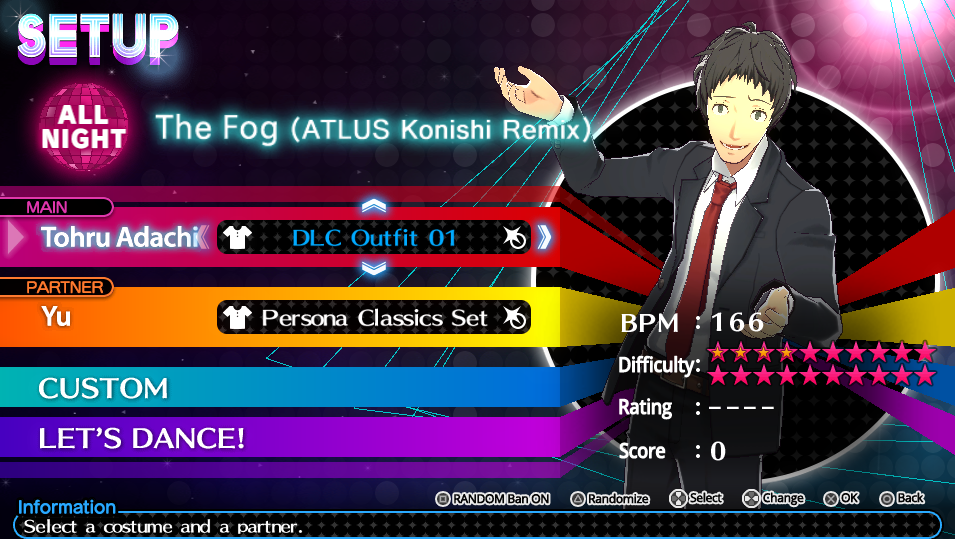Screen dimensions: 955x539
Task: Click the down chevron below the costume
Action: pyautogui.click(x=374, y=268)
